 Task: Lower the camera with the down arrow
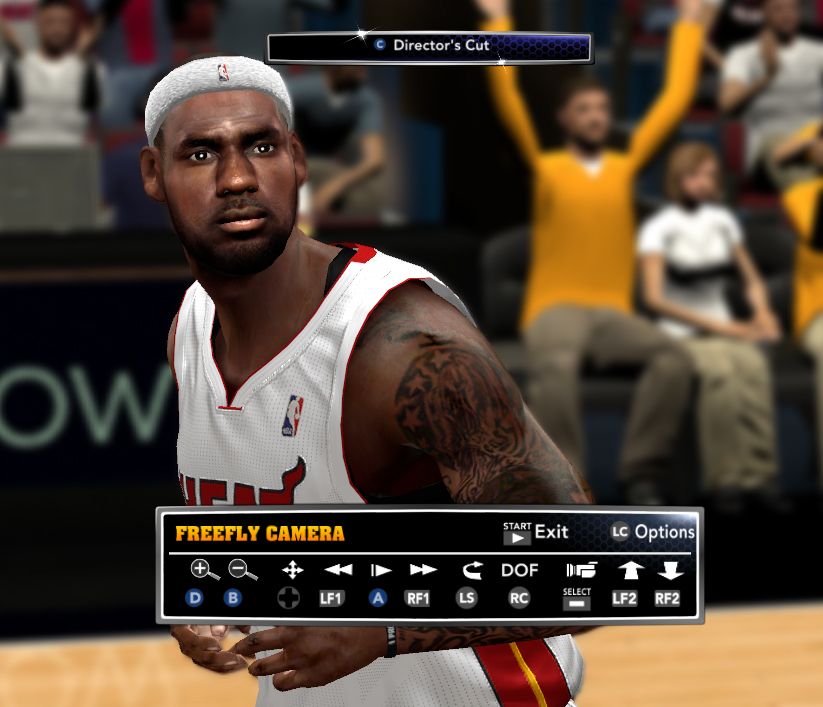[669, 570]
